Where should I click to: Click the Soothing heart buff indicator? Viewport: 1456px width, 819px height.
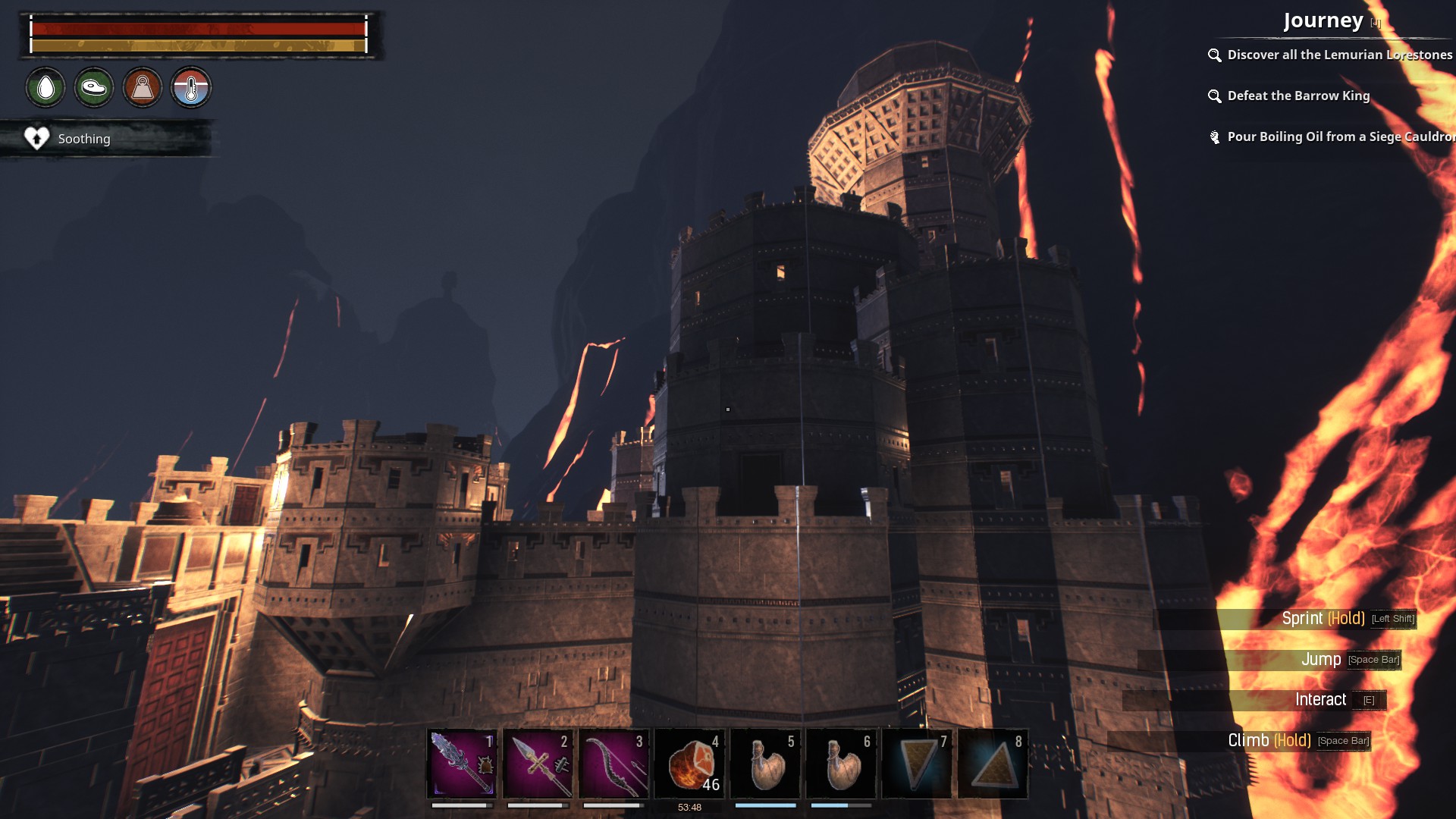[37, 138]
